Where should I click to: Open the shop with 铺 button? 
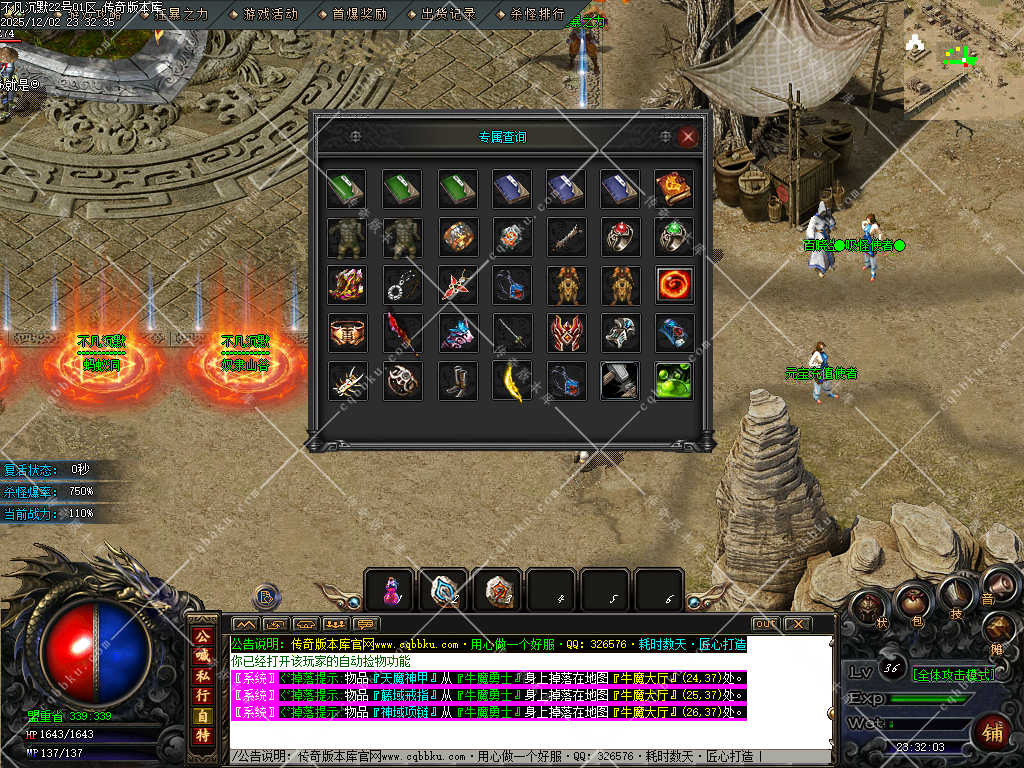coord(992,733)
